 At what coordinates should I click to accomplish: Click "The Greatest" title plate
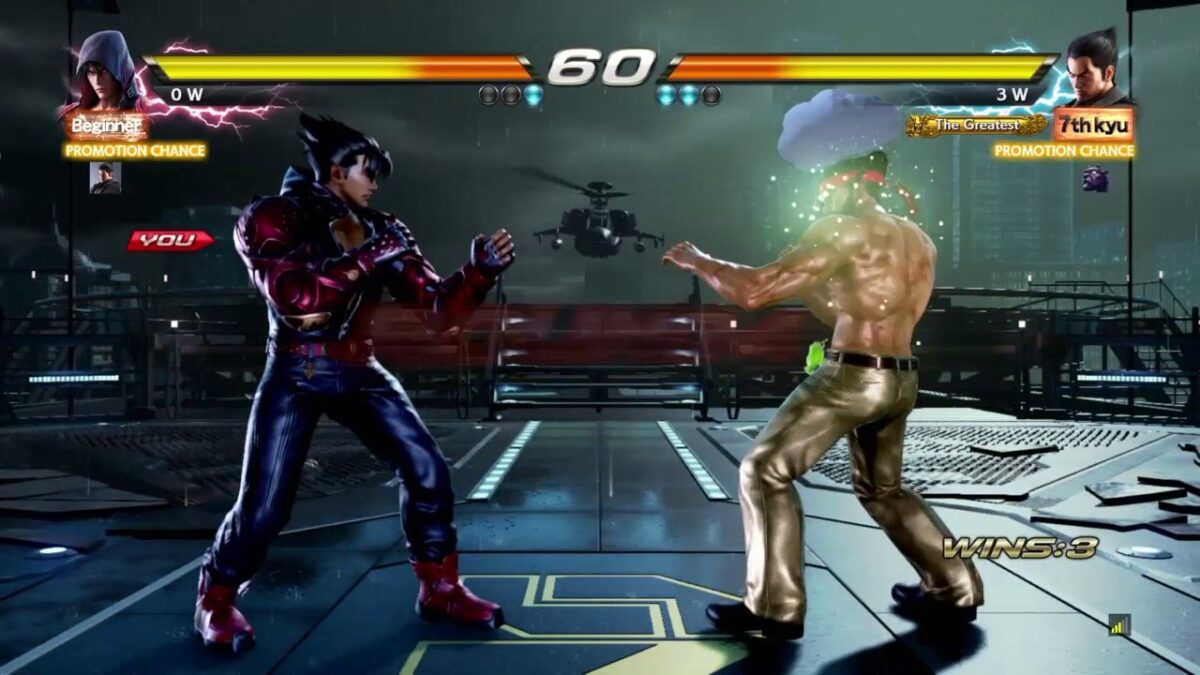coord(977,125)
